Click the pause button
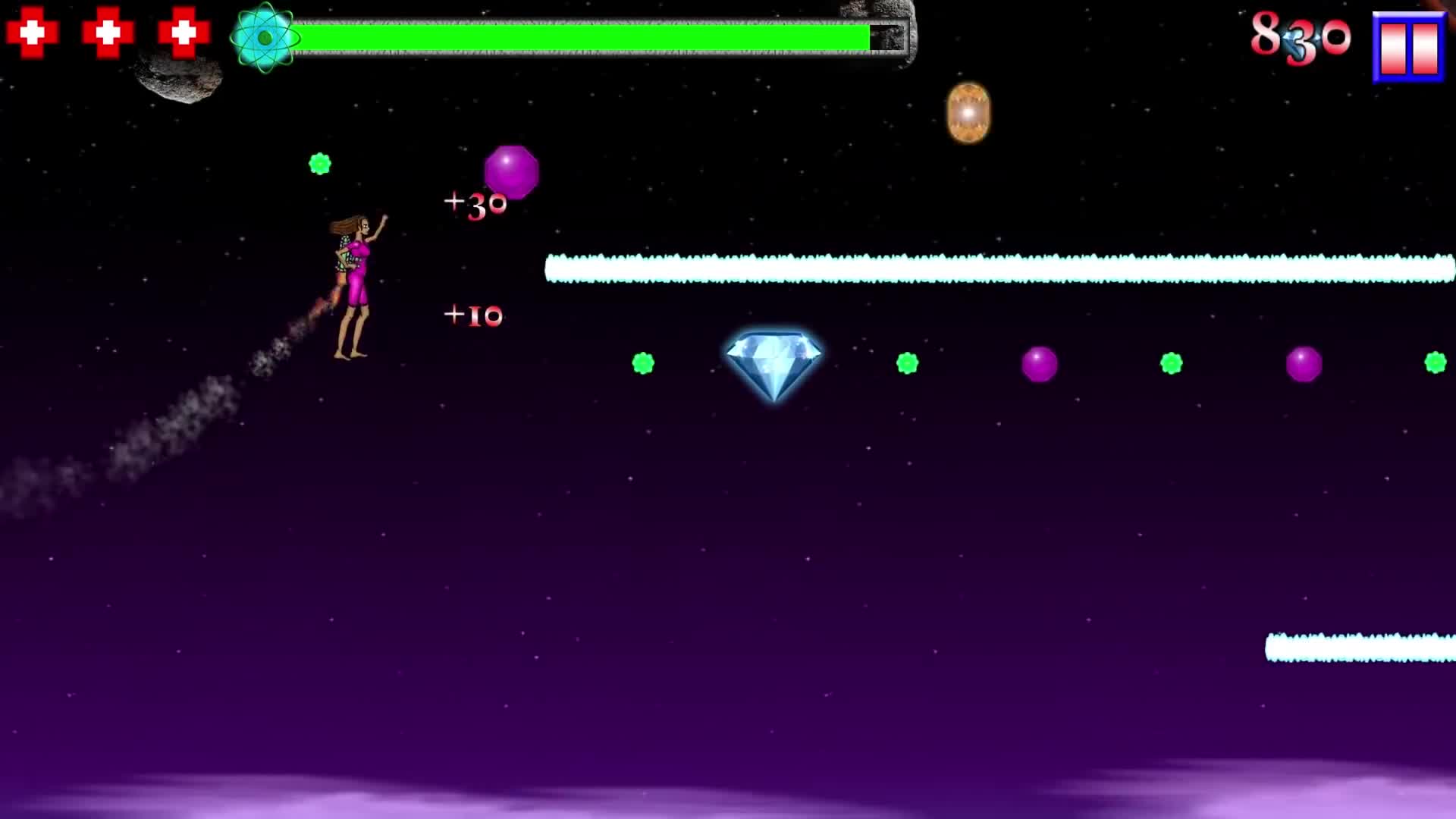 tap(1412, 47)
